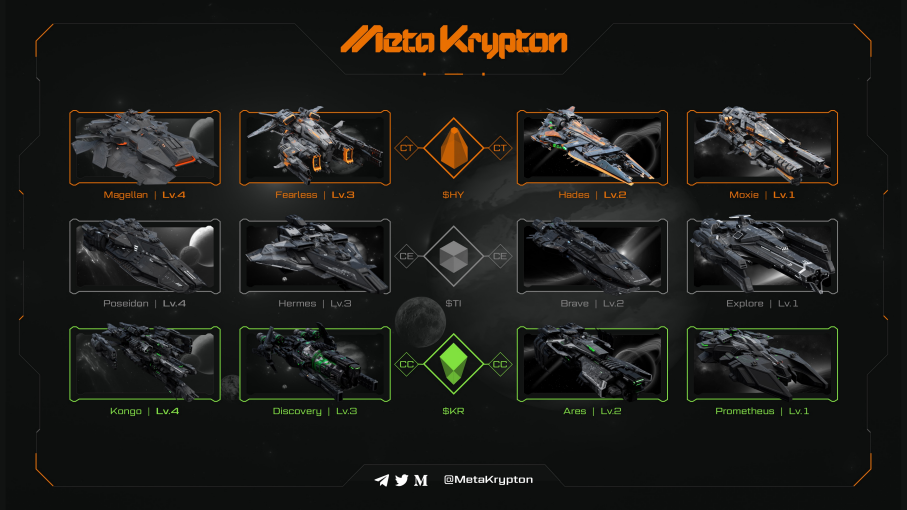Select the Magellan Lv.4 ship card

coord(145,147)
